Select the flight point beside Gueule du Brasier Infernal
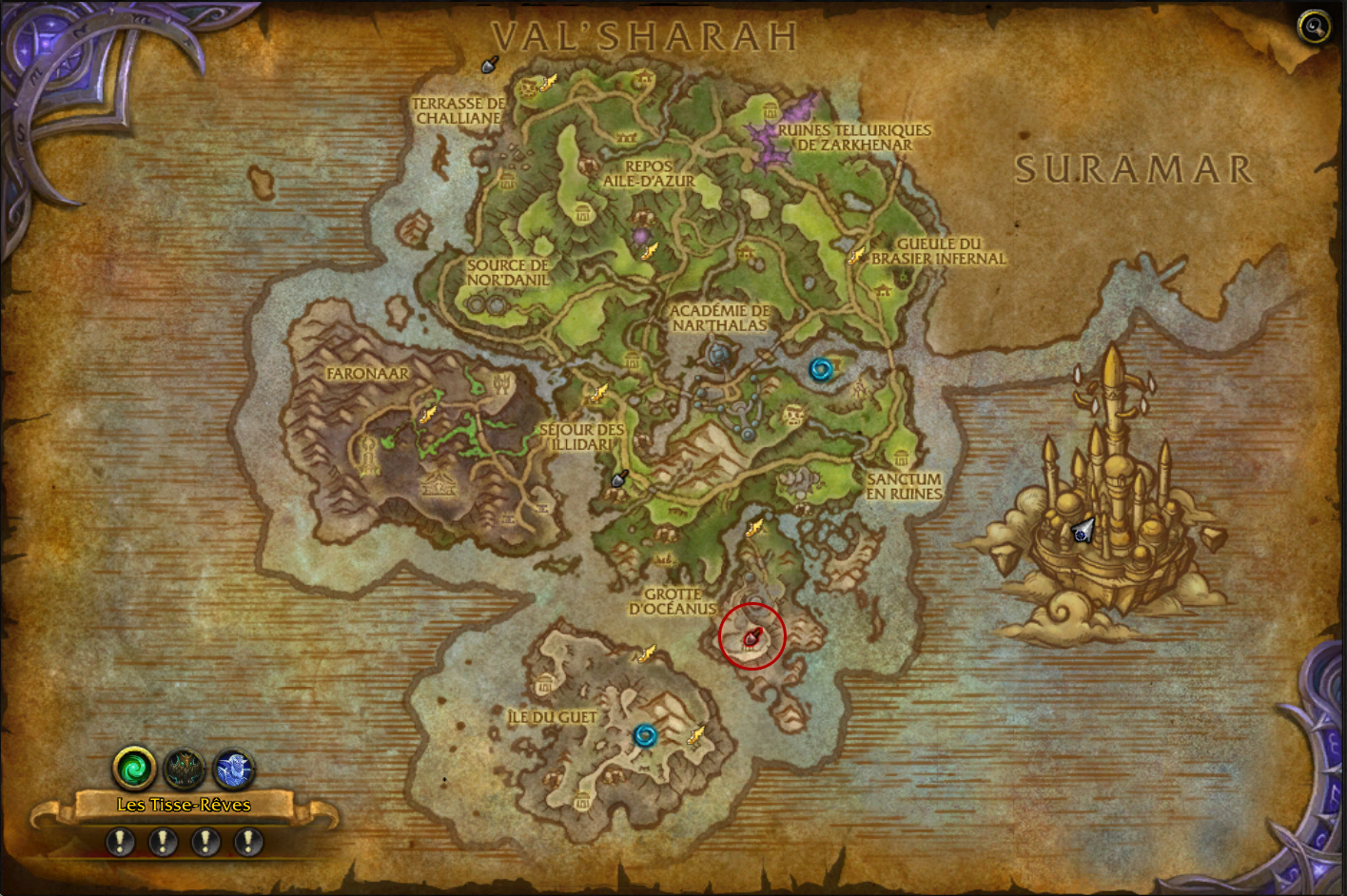This screenshot has width=1347, height=896. (x=857, y=255)
